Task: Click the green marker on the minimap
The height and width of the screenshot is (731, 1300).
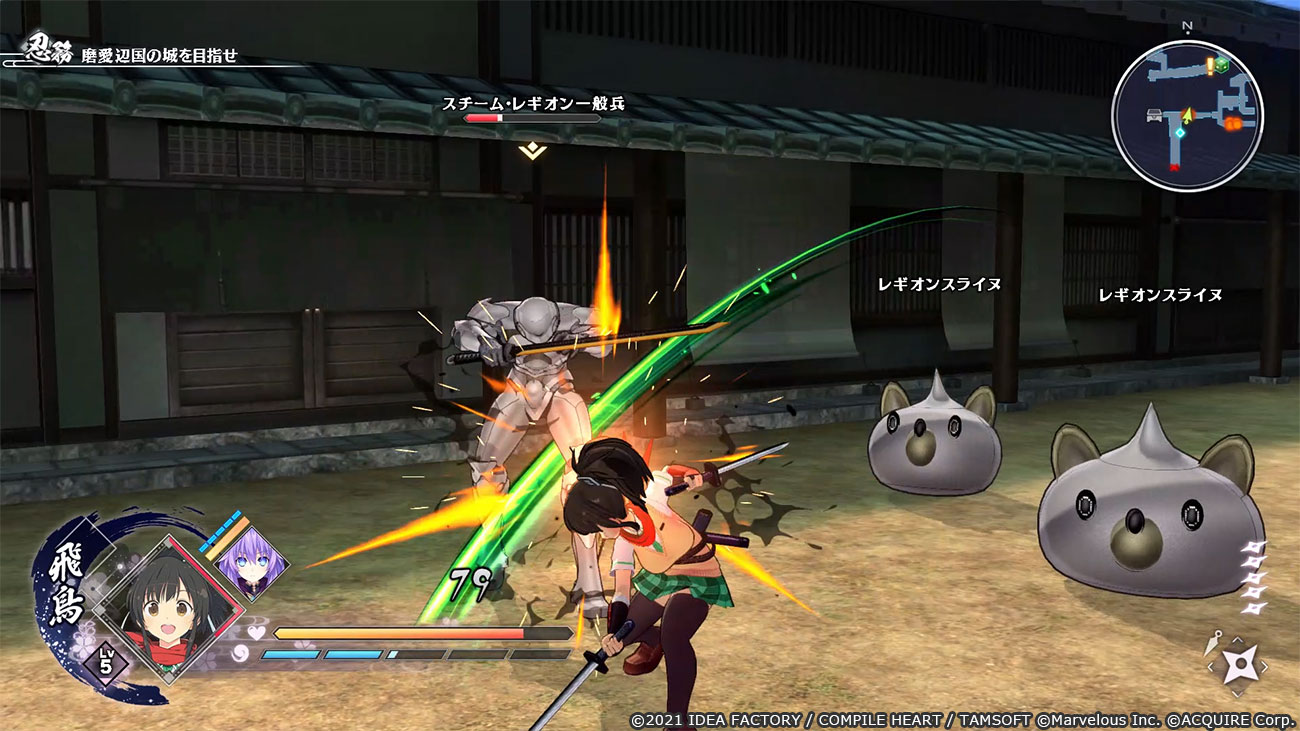Action: click(1222, 65)
